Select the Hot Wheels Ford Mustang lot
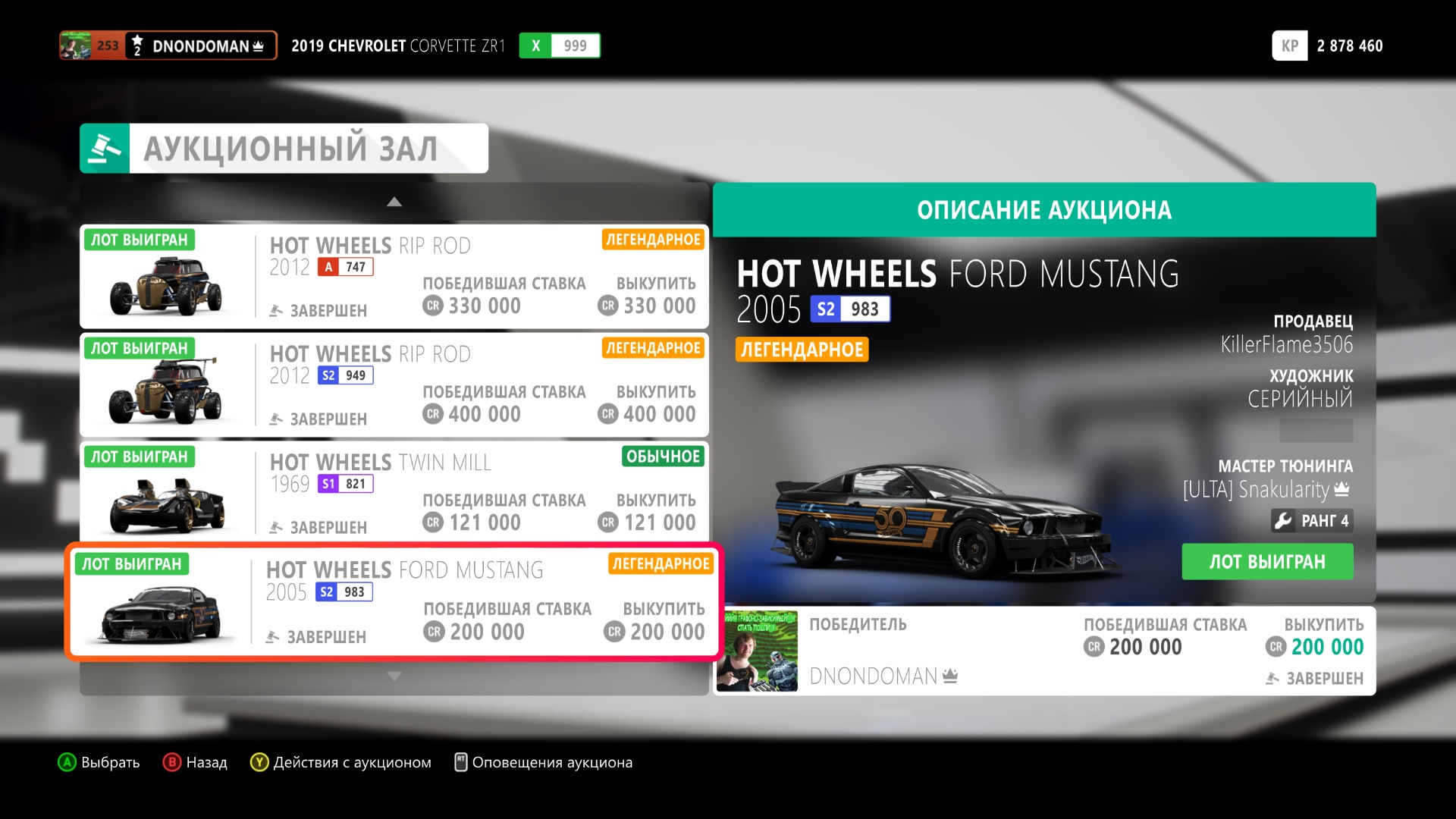Image resolution: width=1456 pixels, height=819 pixels. pyautogui.click(x=394, y=602)
